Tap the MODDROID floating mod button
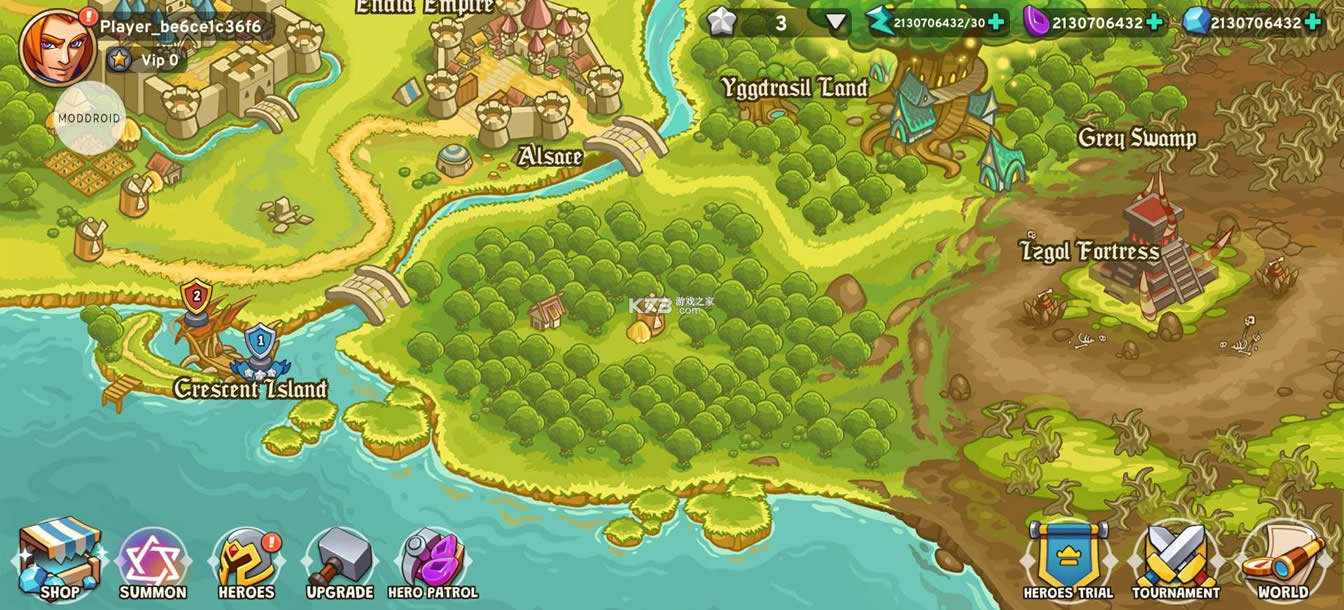The height and width of the screenshot is (610, 1344). (89, 118)
